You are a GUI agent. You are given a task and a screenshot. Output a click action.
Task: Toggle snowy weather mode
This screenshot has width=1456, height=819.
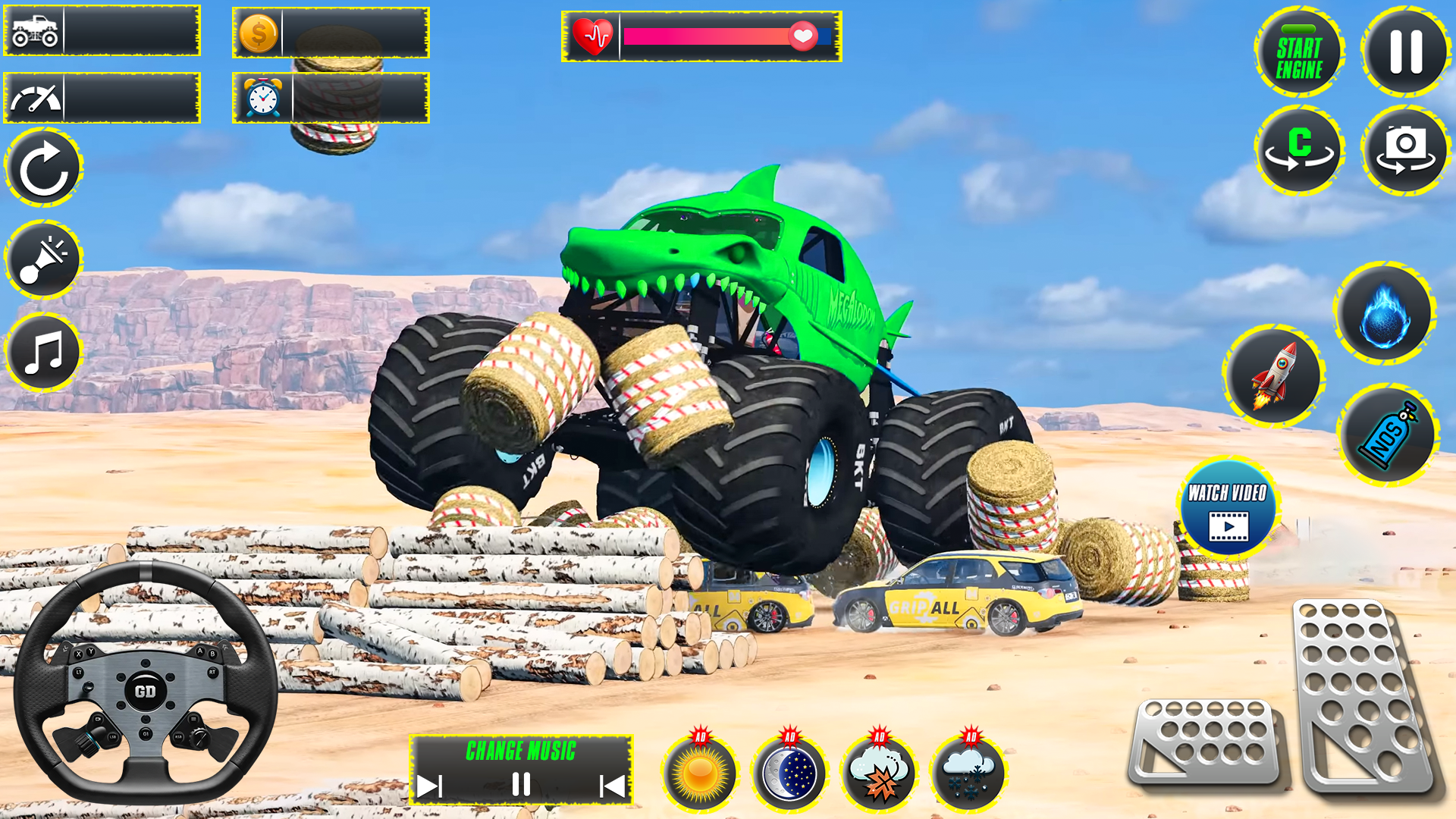[x=967, y=771]
